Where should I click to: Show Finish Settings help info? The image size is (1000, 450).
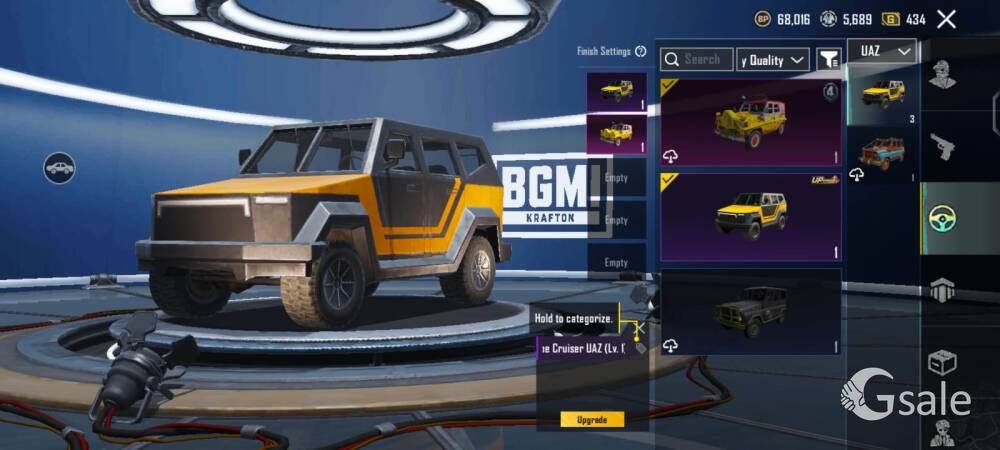point(640,52)
